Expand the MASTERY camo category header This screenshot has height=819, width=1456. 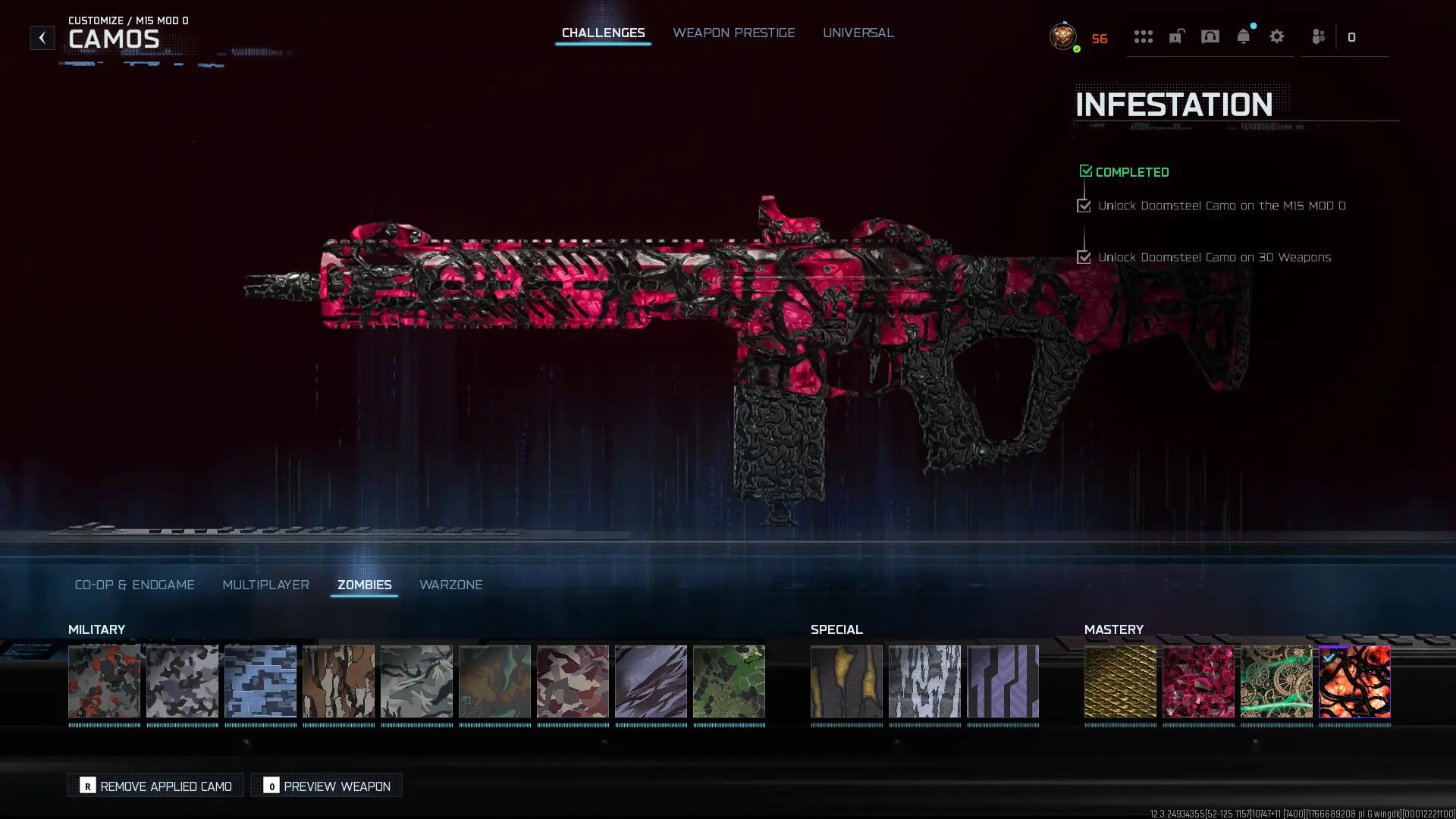coord(1114,629)
